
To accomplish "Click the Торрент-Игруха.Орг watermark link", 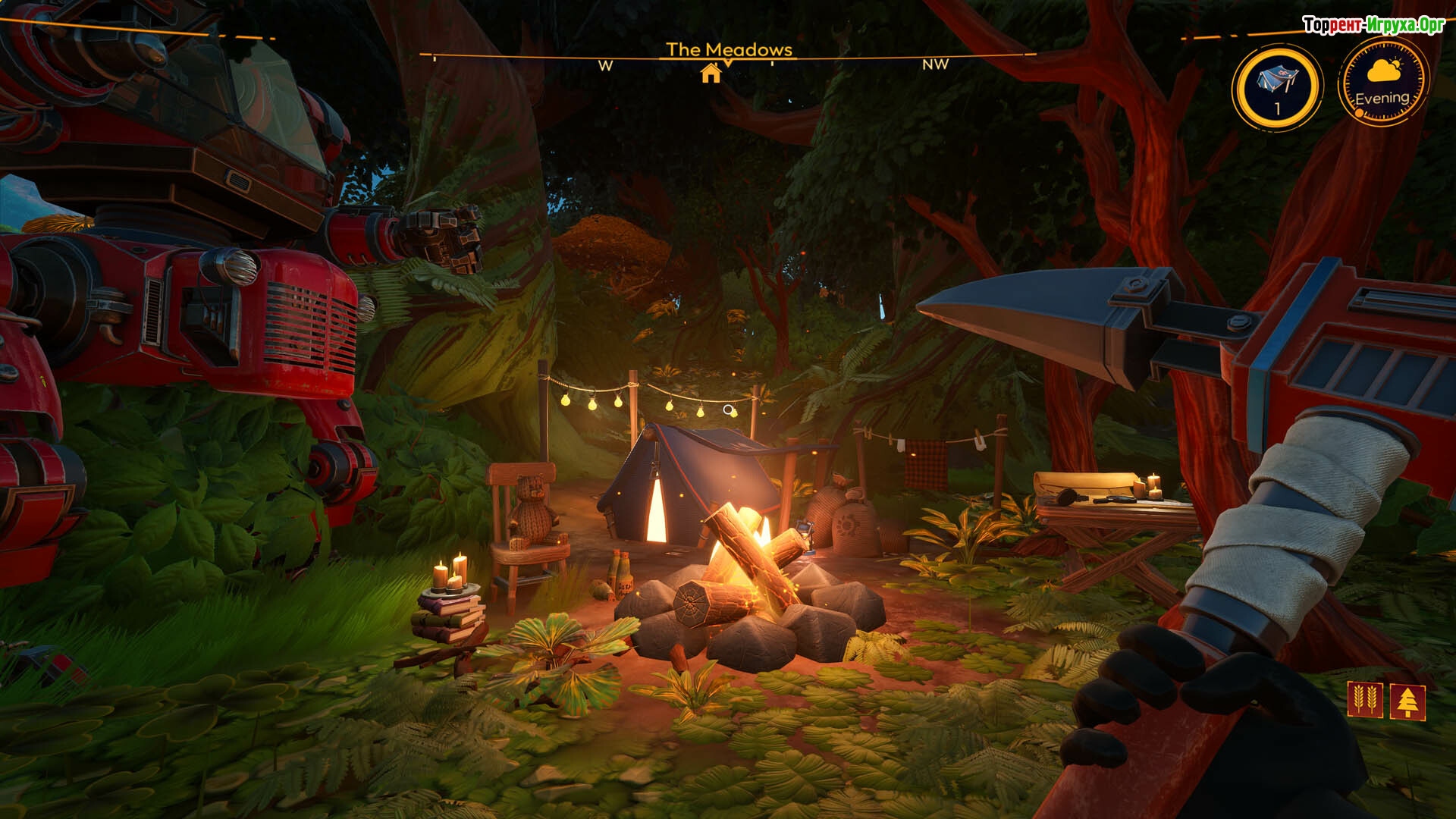I will [x=1373, y=25].
